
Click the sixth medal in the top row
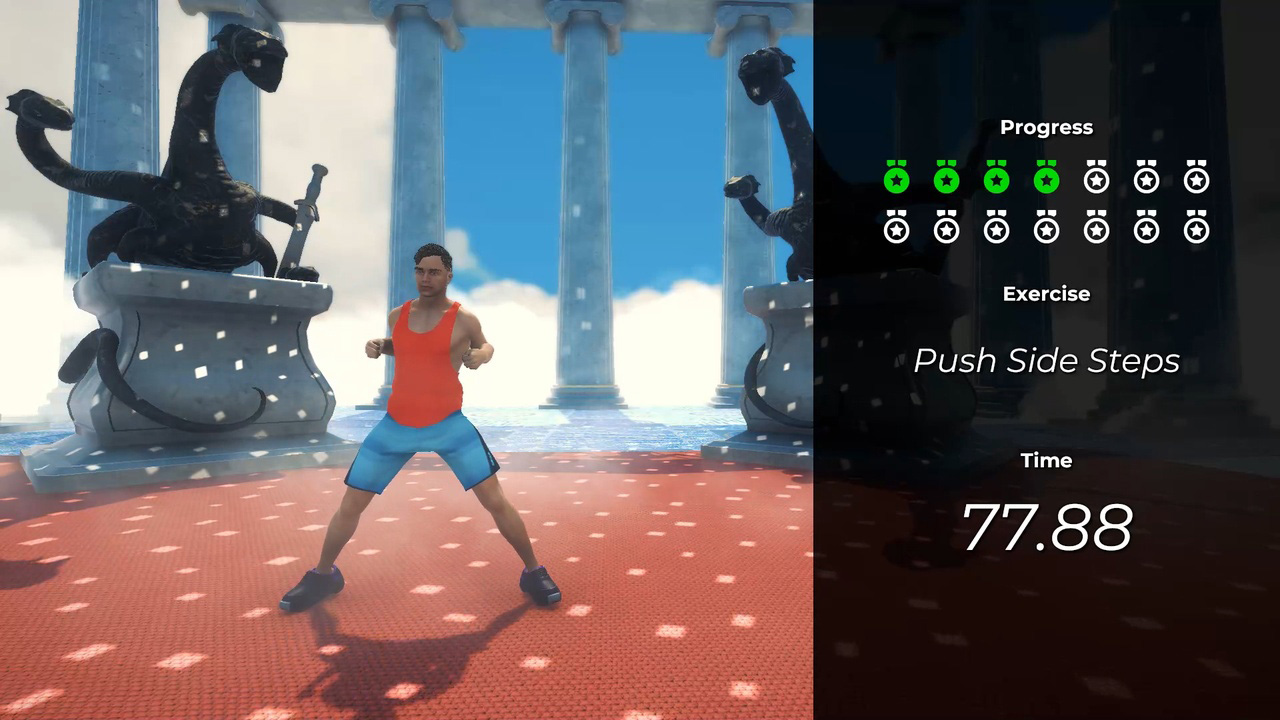[x=1146, y=179]
